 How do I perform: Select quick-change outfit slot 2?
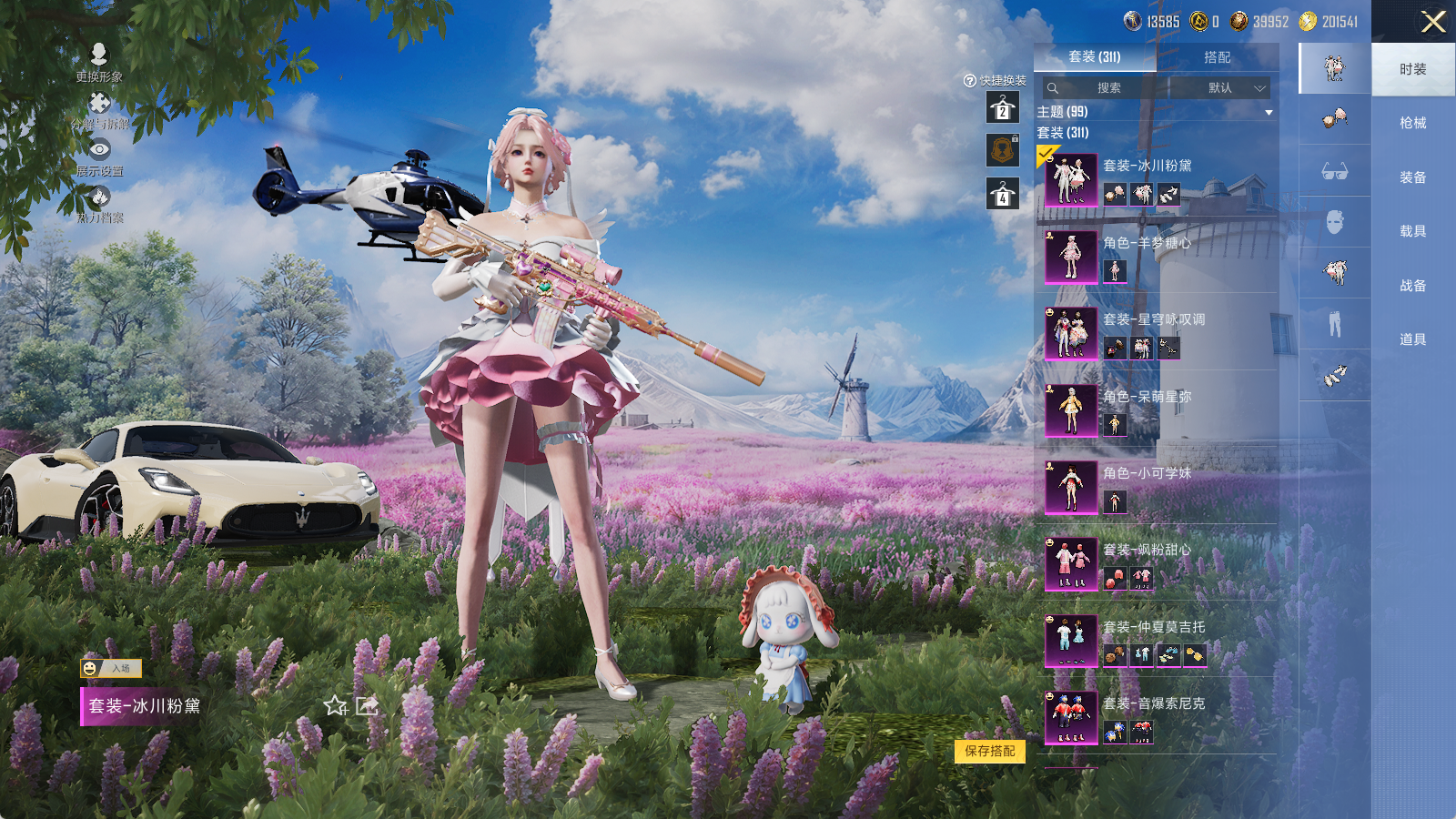tap(1002, 107)
